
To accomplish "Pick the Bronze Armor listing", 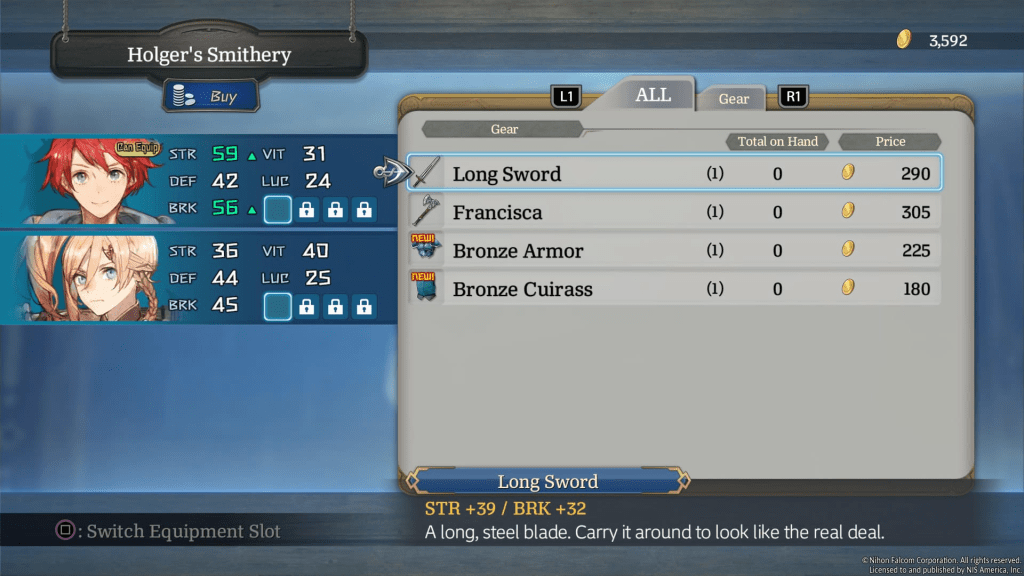I will pyautogui.click(x=673, y=250).
